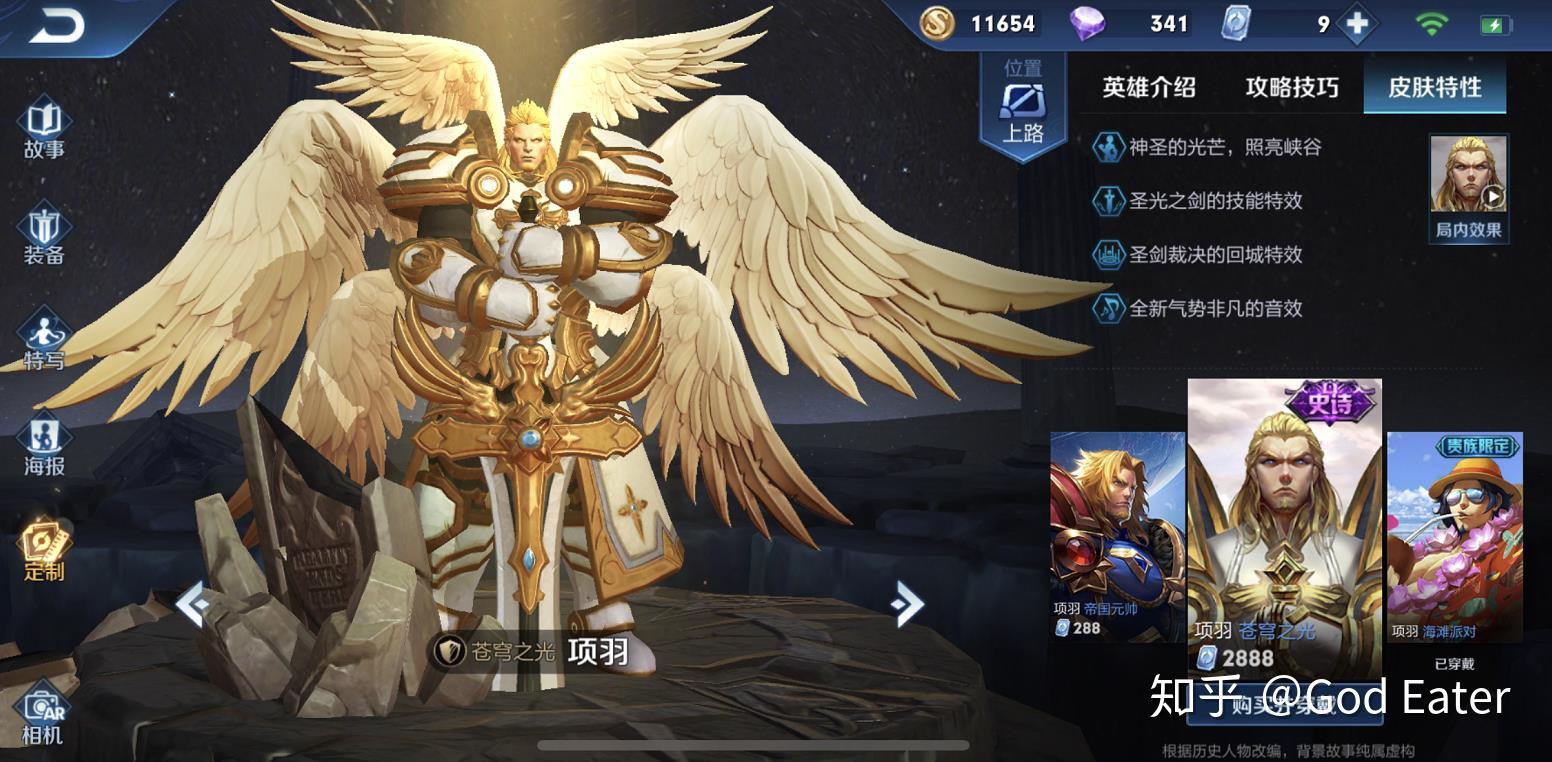Click the gold coin currency icon
Screen dimensions: 1552x762
(937, 24)
